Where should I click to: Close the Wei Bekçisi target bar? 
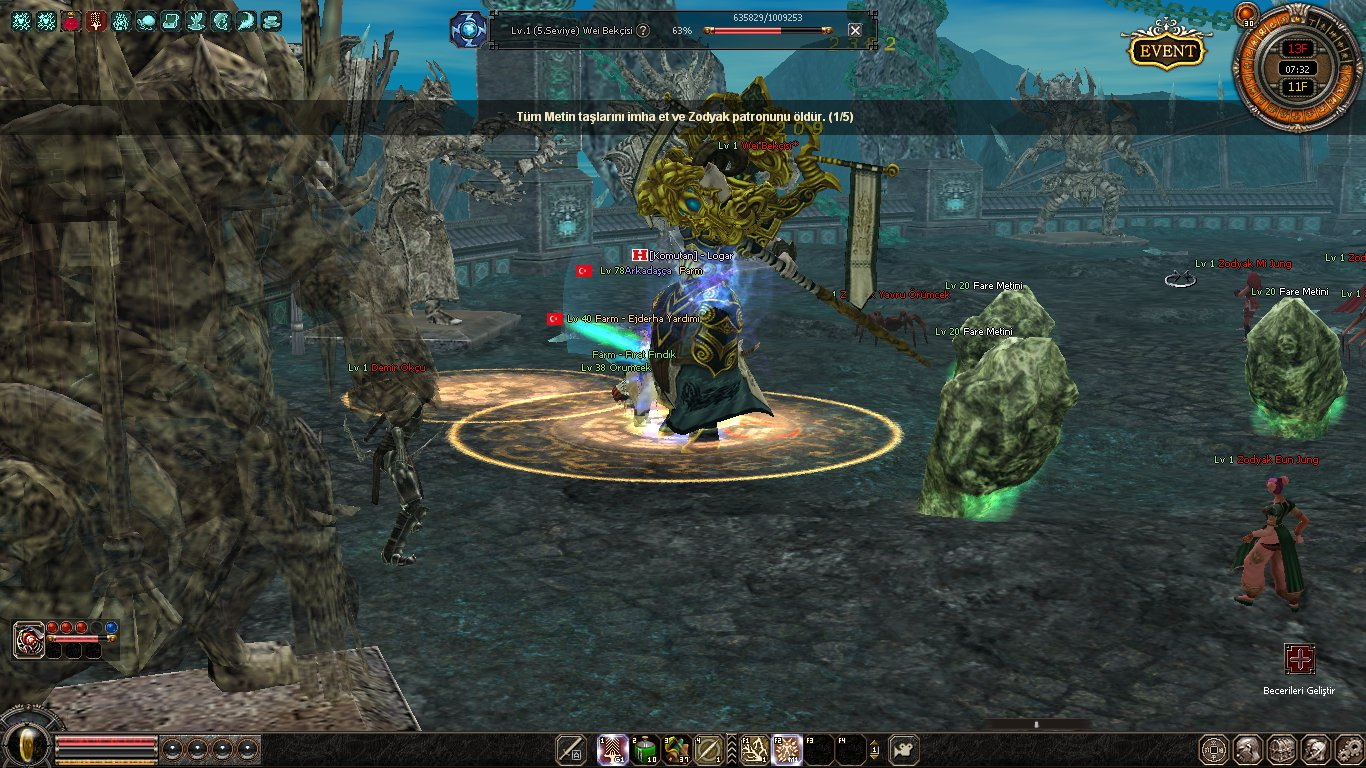(854, 30)
